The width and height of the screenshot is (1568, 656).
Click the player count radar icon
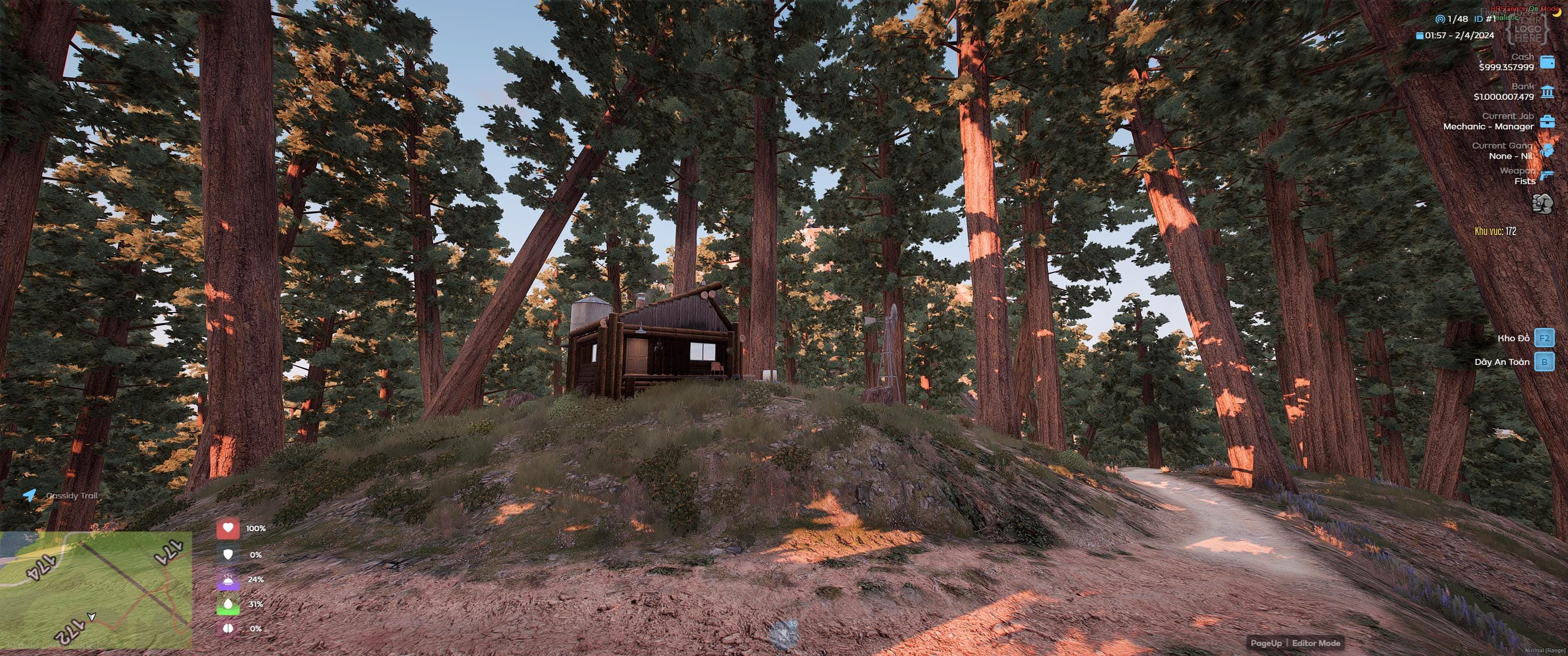click(1441, 19)
